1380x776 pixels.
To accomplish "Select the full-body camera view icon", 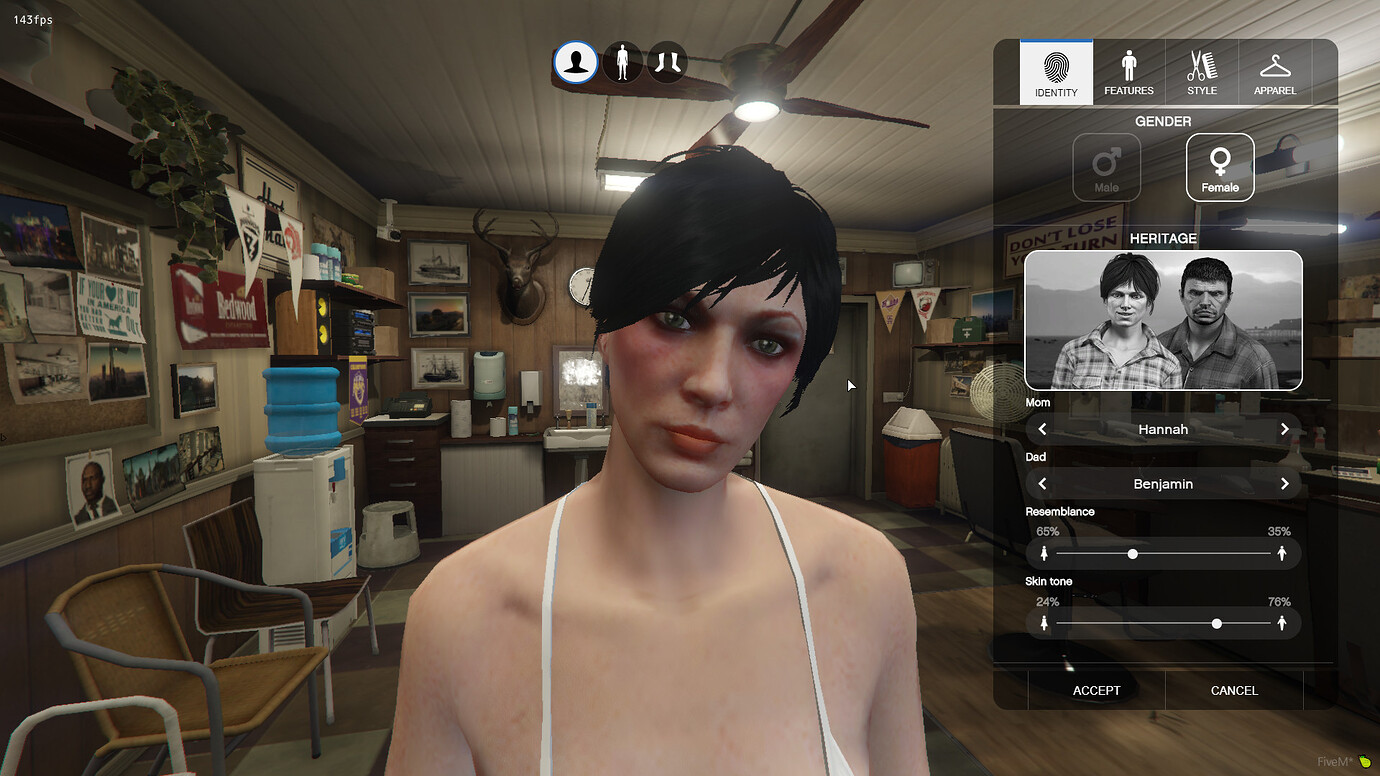I will (622, 62).
